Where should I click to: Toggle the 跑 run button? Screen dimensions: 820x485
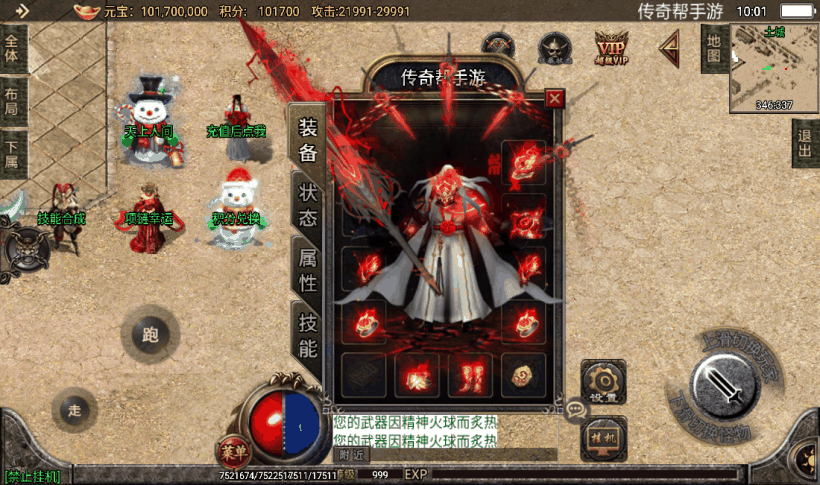pos(151,335)
